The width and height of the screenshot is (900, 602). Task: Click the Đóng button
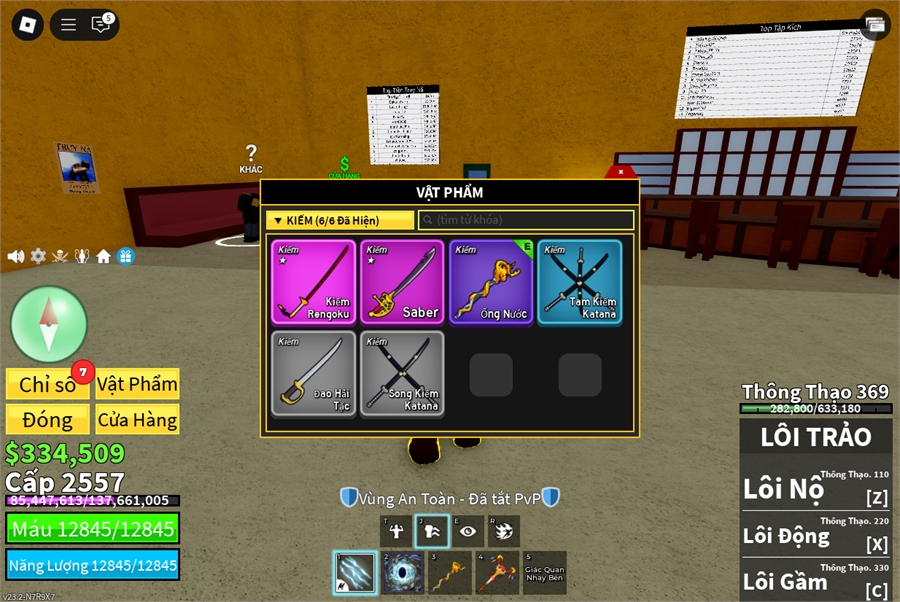(48, 420)
